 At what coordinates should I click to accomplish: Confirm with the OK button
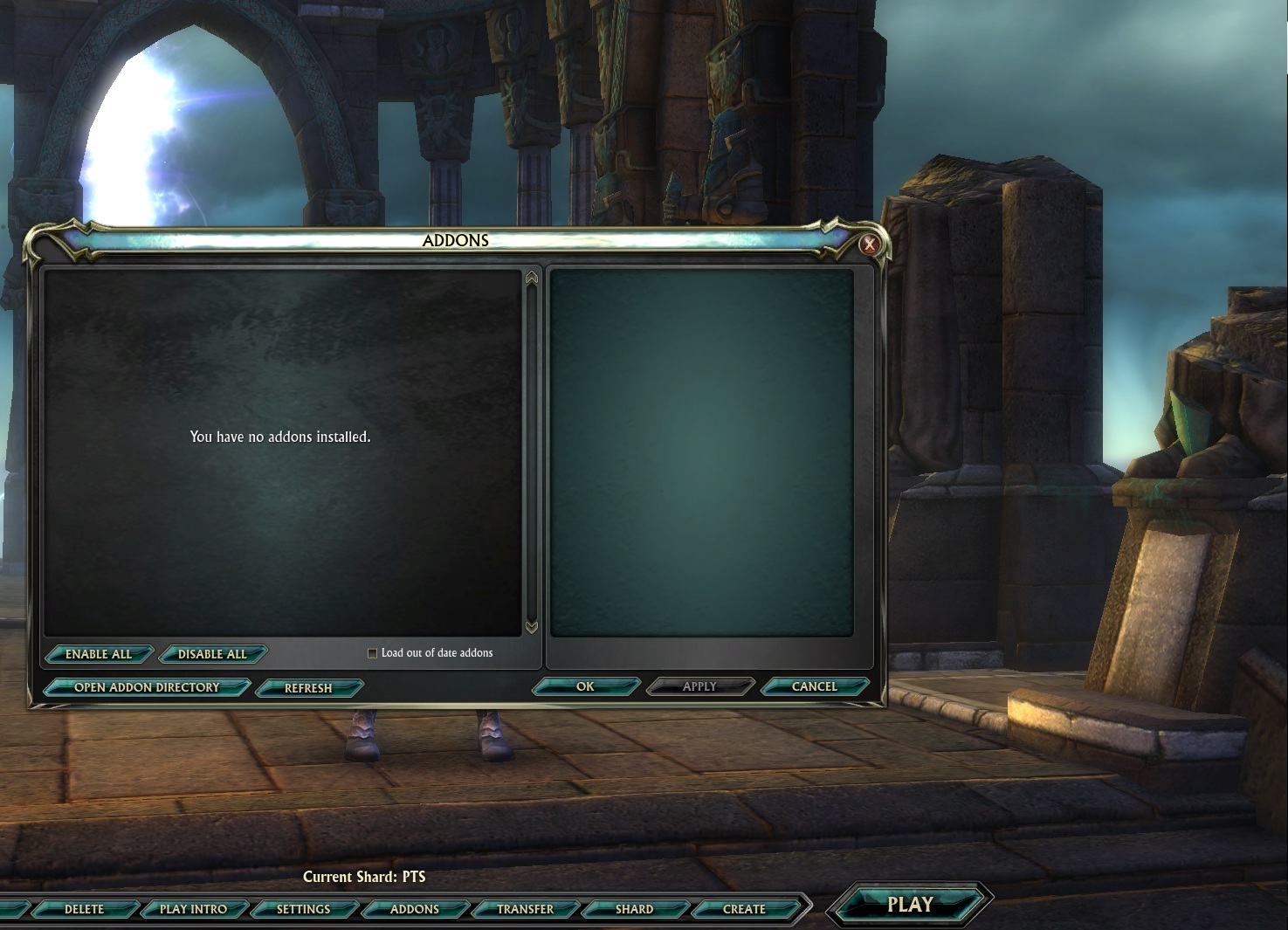tap(585, 686)
